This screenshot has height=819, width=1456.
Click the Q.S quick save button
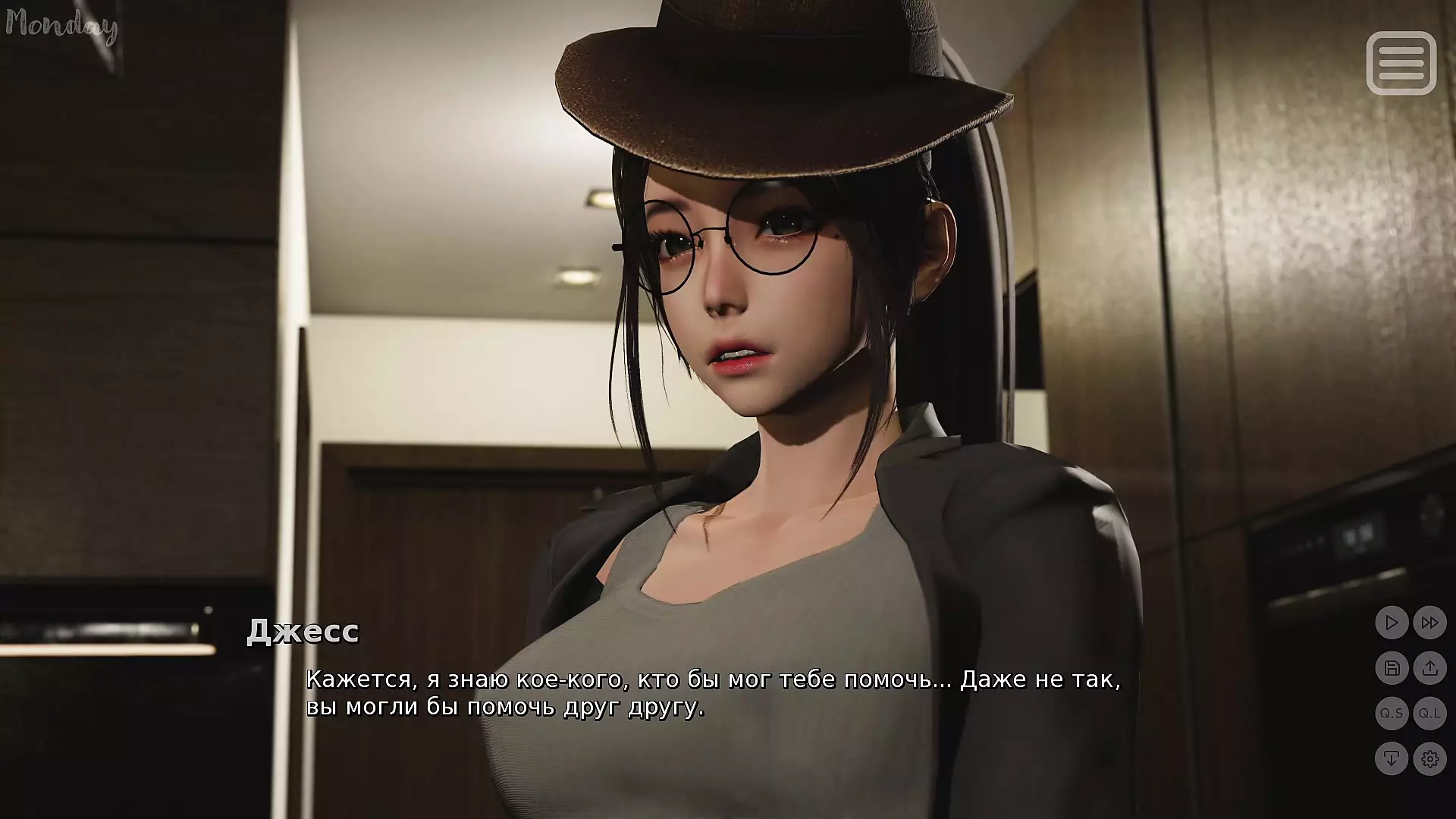point(1392,714)
